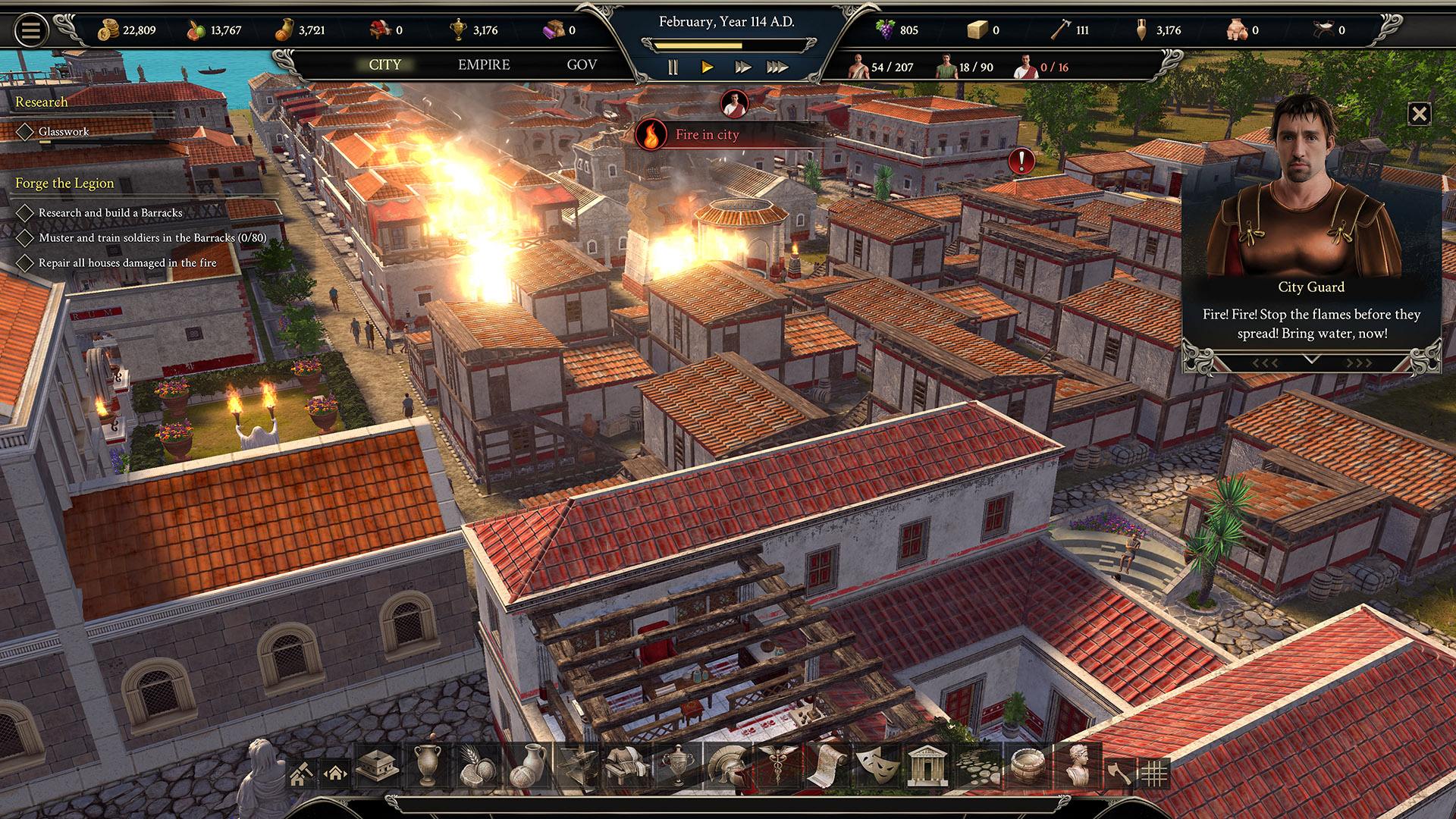The image size is (1456, 819).
Task: Open the GOV tab
Action: [x=582, y=65]
